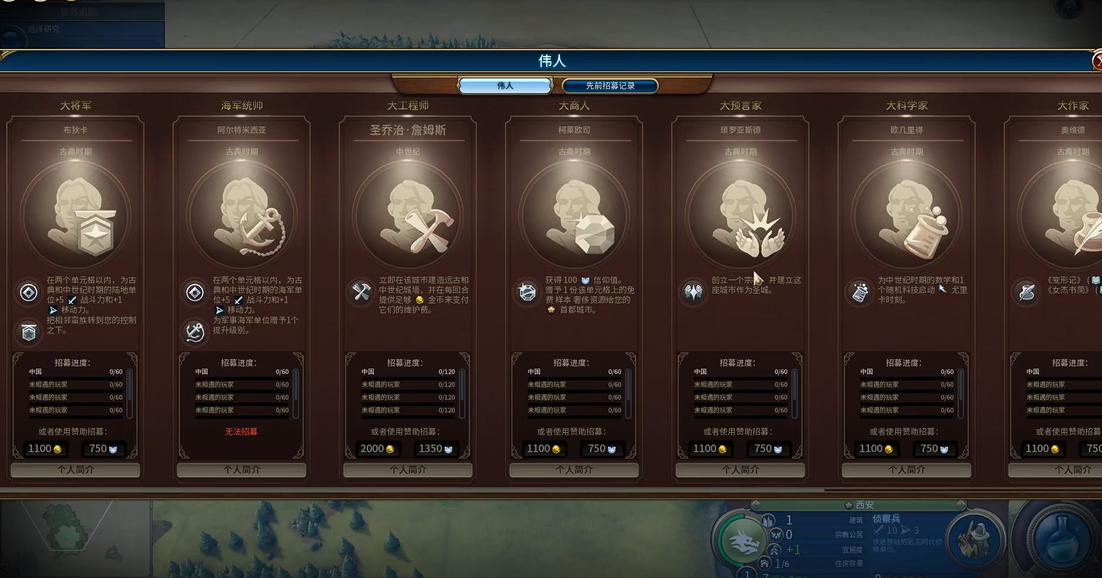Select the 伟人 tab
This screenshot has height=578, width=1102.
505,86
